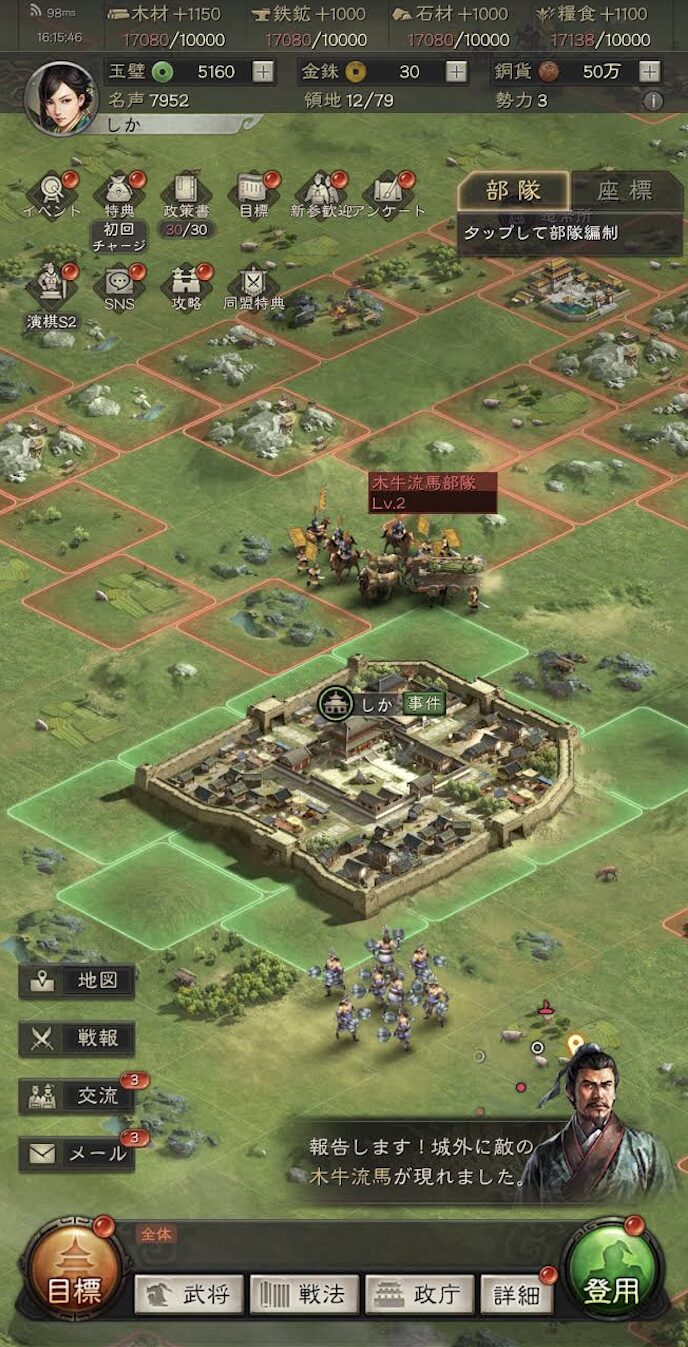View the 戦報 battle reports

click(x=77, y=1038)
